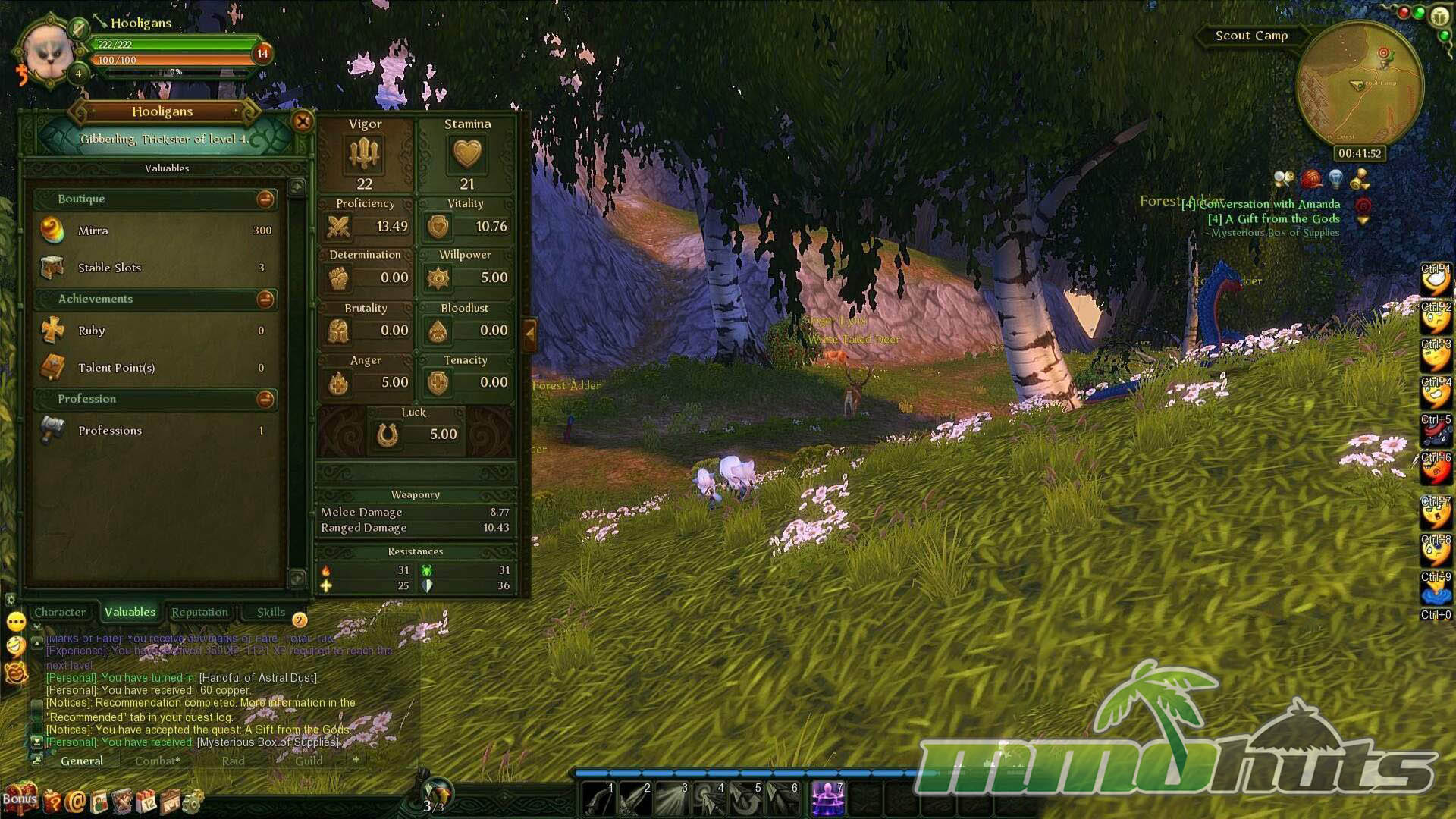Close the Hooligans character window
This screenshot has height=819, width=1456.
(303, 121)
